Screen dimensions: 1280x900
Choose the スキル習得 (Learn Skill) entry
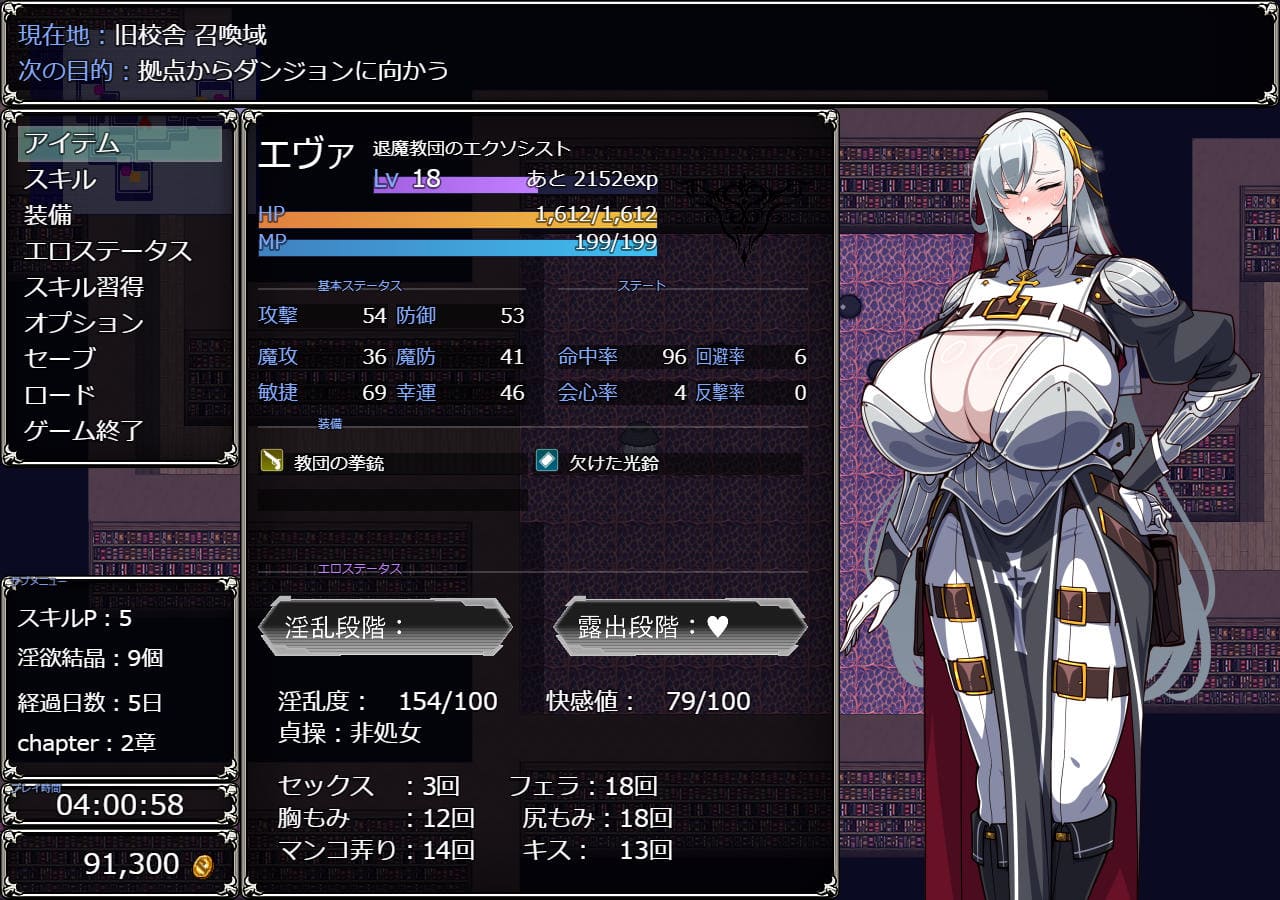[84, 288]
